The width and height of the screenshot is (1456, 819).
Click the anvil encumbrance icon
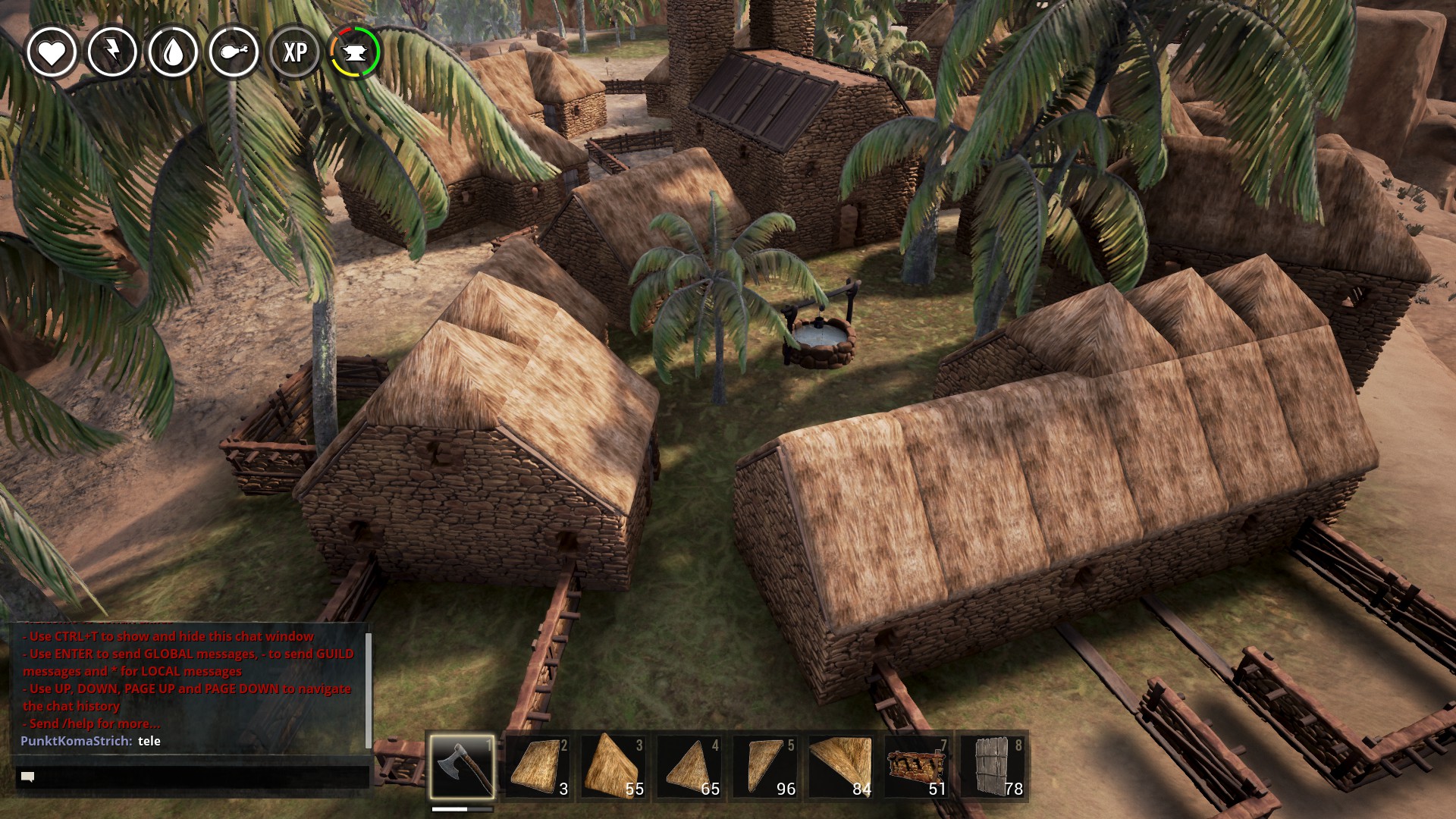tap(355, 52)
